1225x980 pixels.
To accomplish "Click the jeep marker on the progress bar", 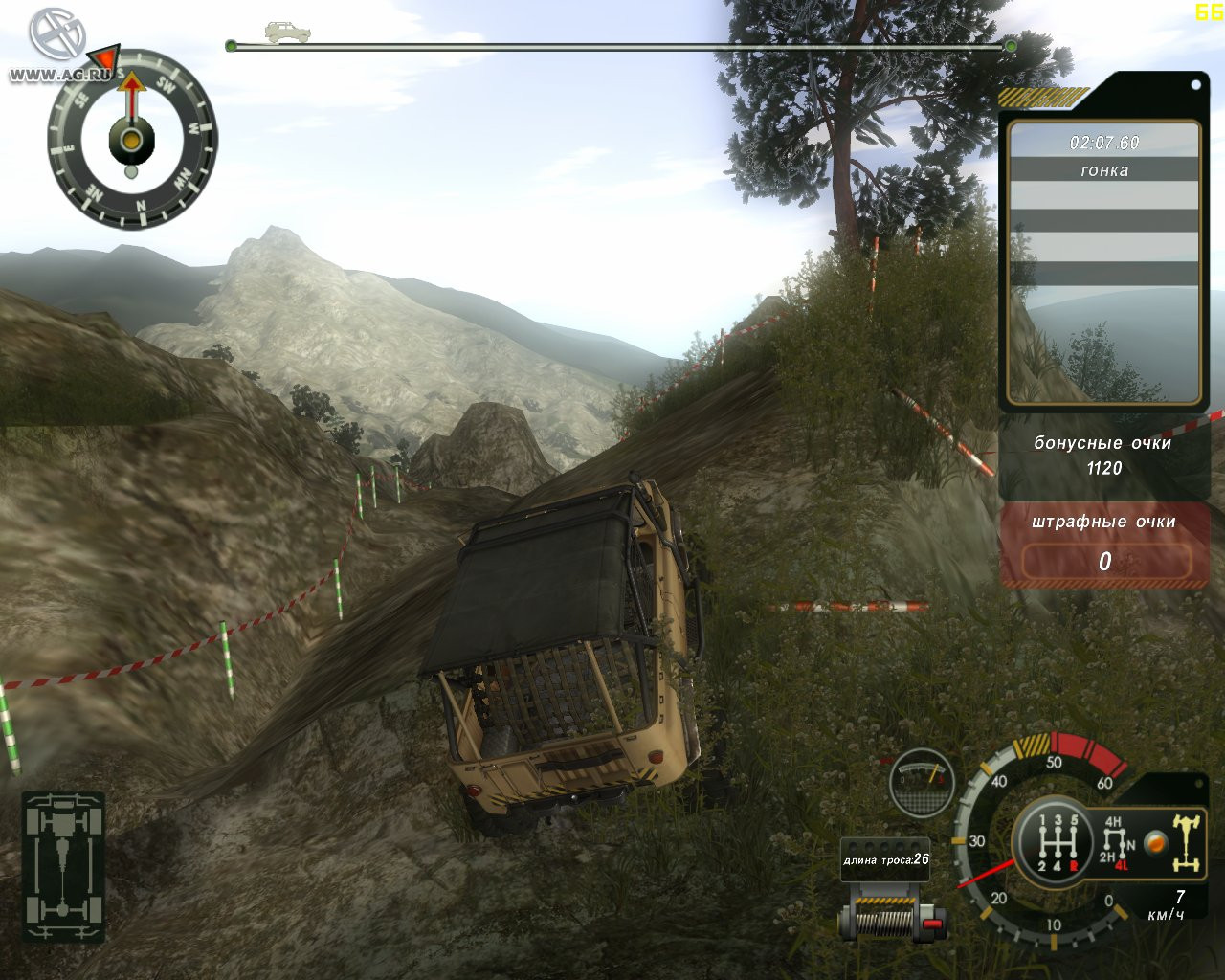I will click(288, 33).
